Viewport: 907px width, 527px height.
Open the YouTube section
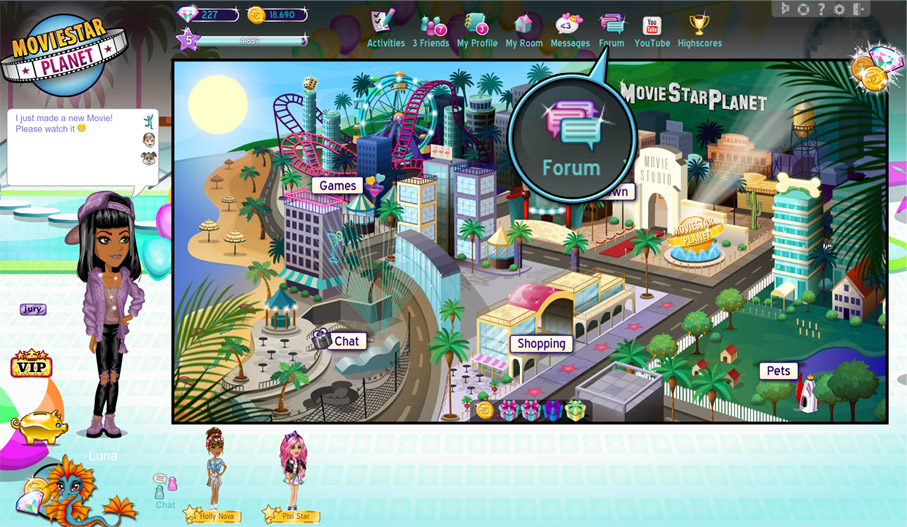point(652,28)
